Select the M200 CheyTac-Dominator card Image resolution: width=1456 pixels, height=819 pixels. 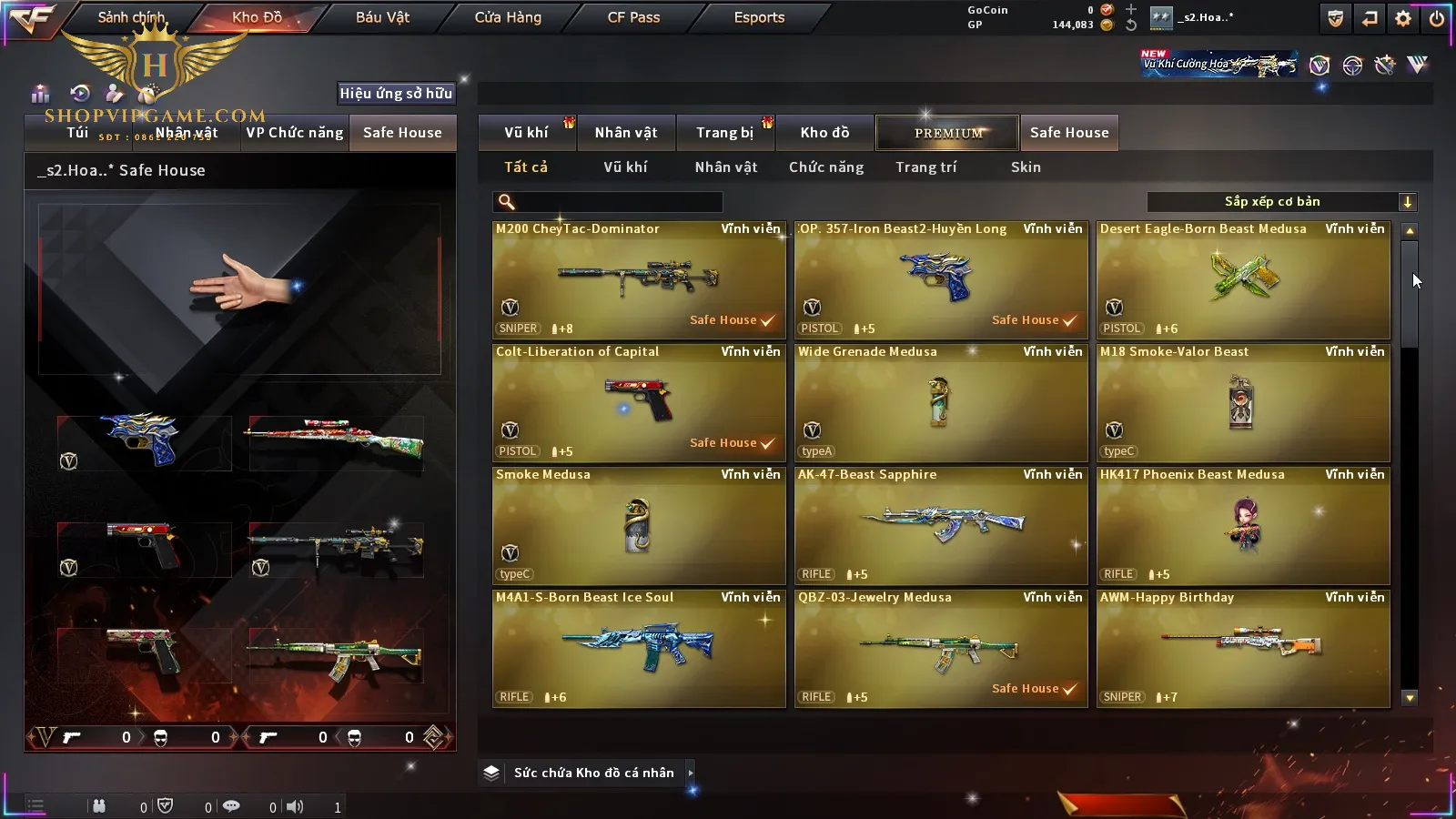tap(639, 280)
